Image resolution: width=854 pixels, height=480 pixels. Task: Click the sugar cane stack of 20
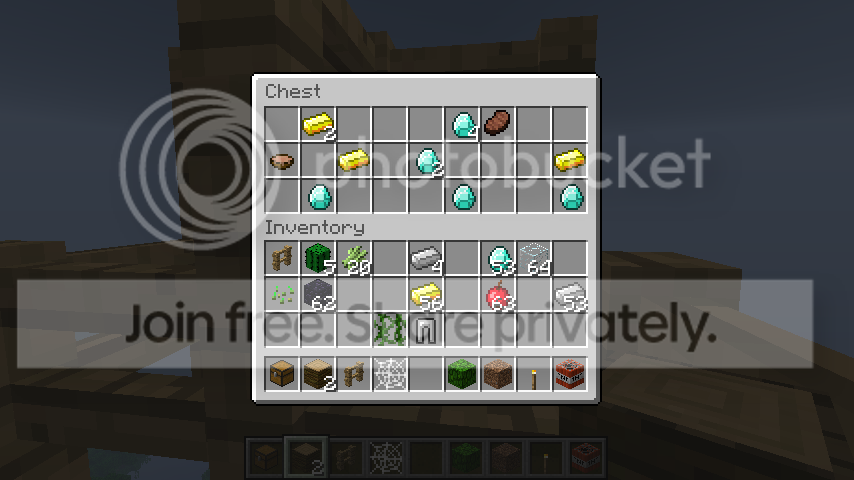[354, 260]
